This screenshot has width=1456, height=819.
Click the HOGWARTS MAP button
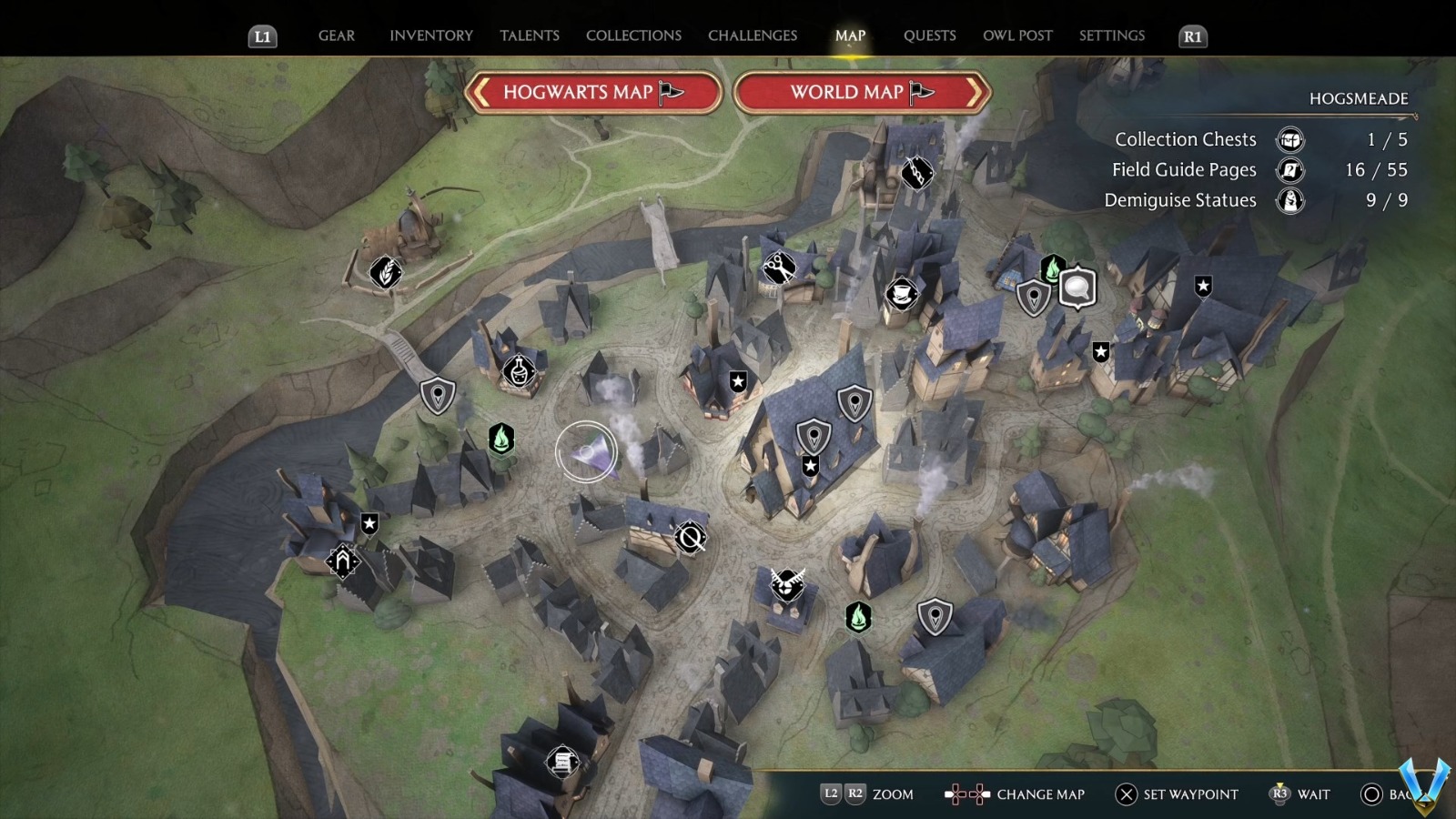pos(592,92)
